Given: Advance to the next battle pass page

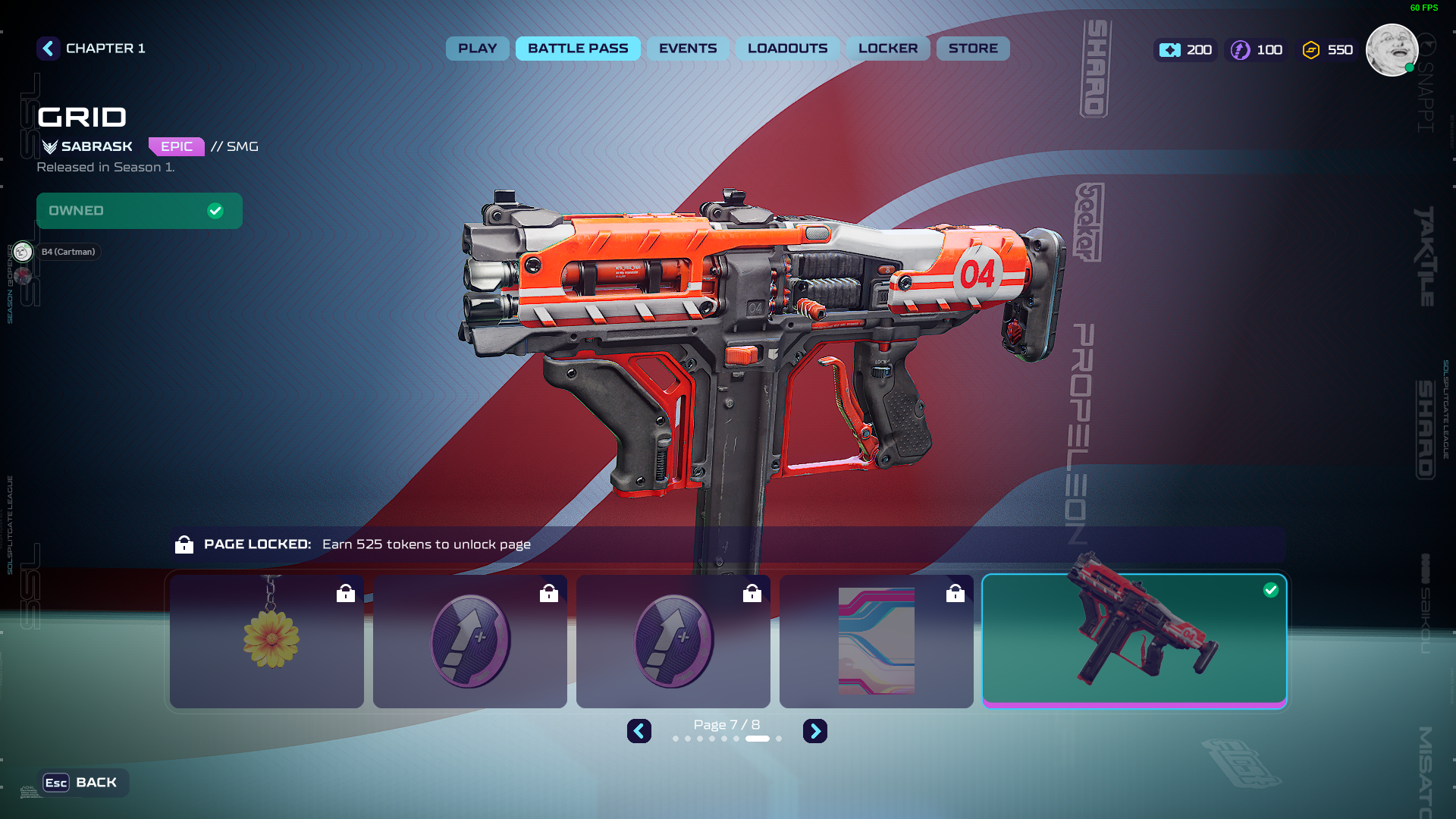Looking at the screenshot, I should point(815,731).
